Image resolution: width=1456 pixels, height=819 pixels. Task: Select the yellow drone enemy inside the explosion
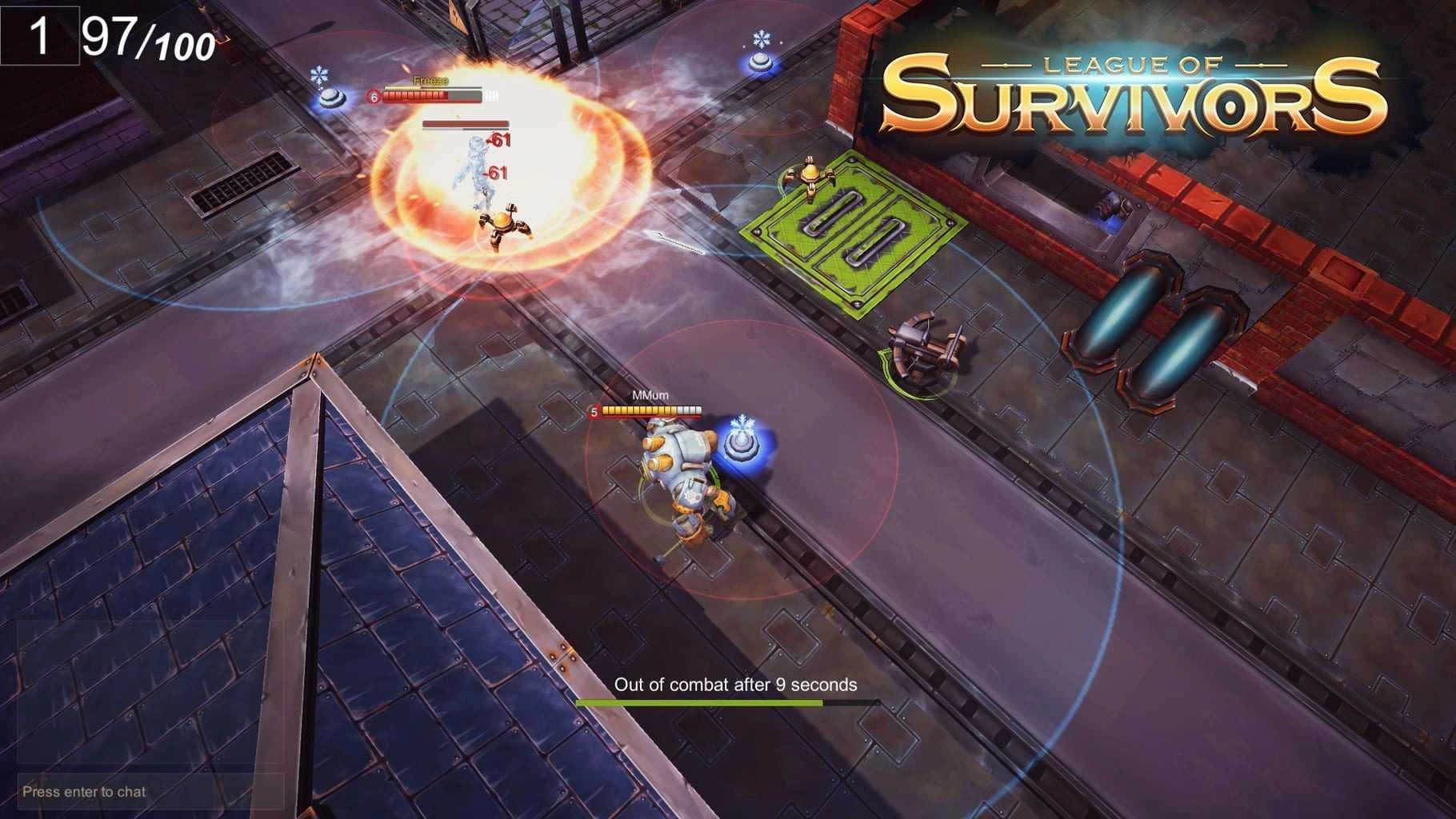[506, 226]
